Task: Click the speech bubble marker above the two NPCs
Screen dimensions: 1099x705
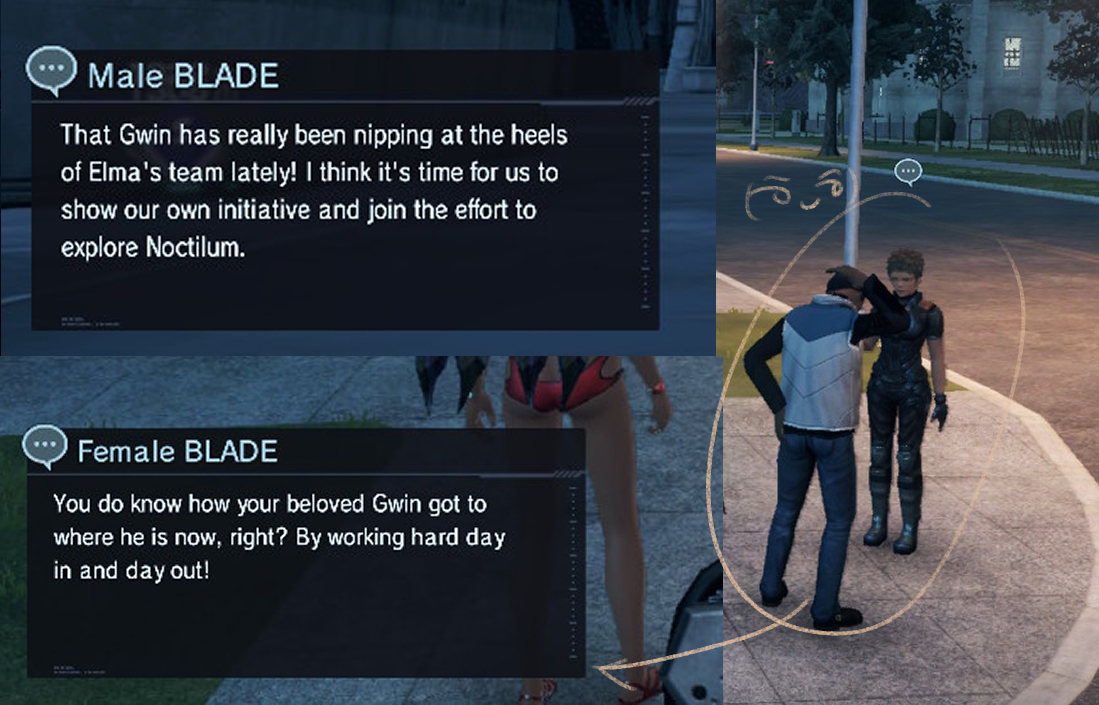Action: pos(908,172)
